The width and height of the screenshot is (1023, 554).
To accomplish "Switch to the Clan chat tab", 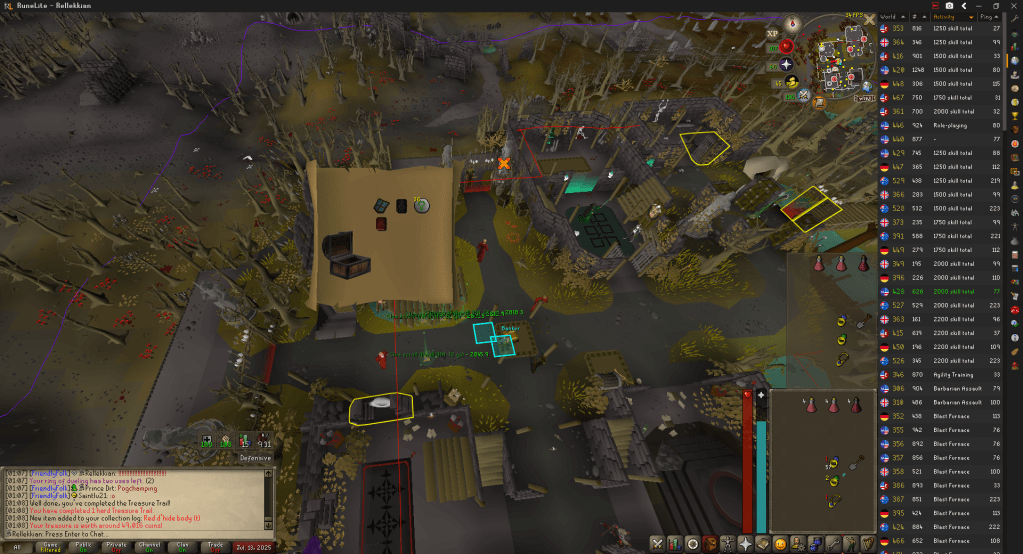I will coord(181,547).
